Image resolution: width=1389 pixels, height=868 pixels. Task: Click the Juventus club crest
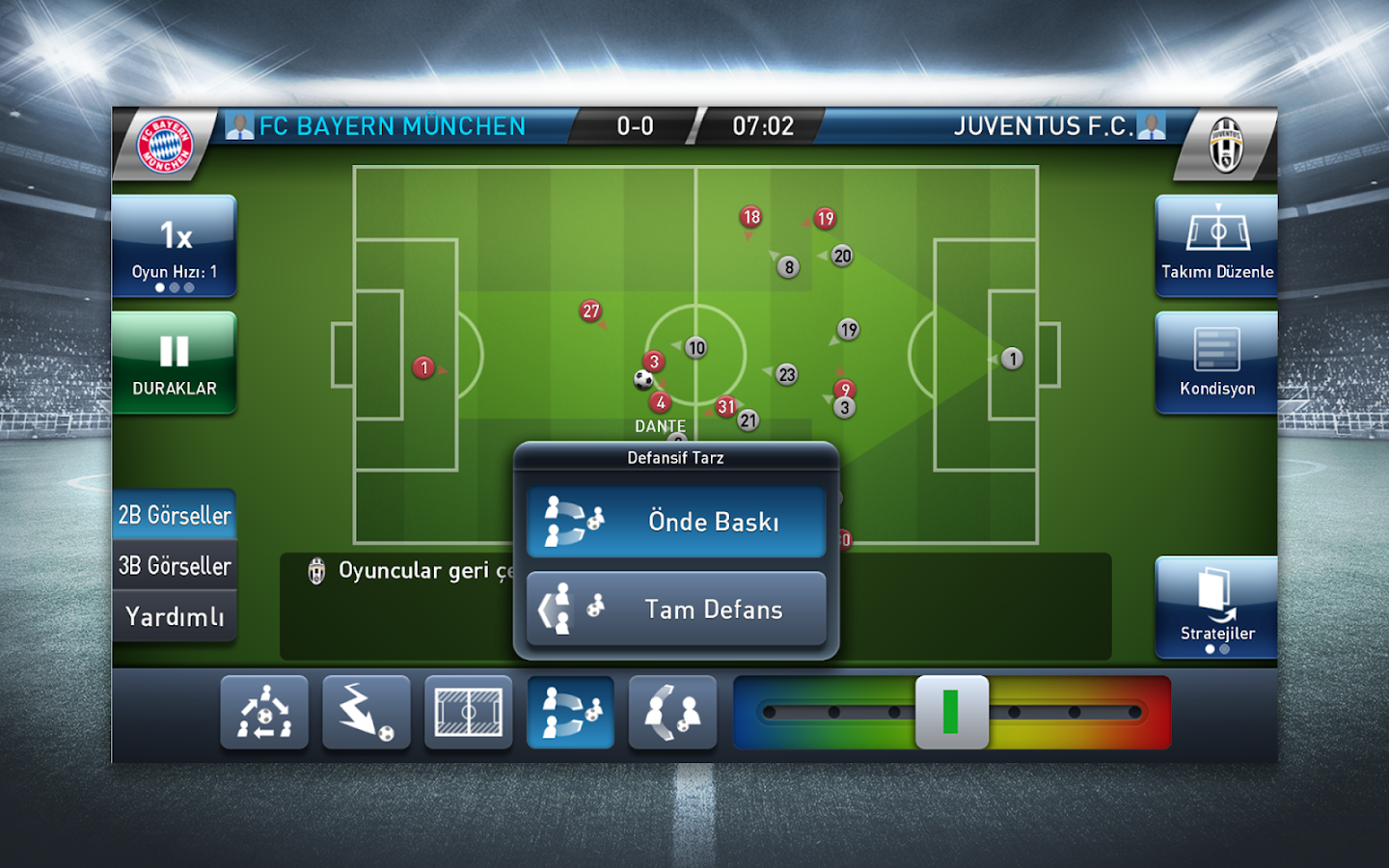[1225, 146]
